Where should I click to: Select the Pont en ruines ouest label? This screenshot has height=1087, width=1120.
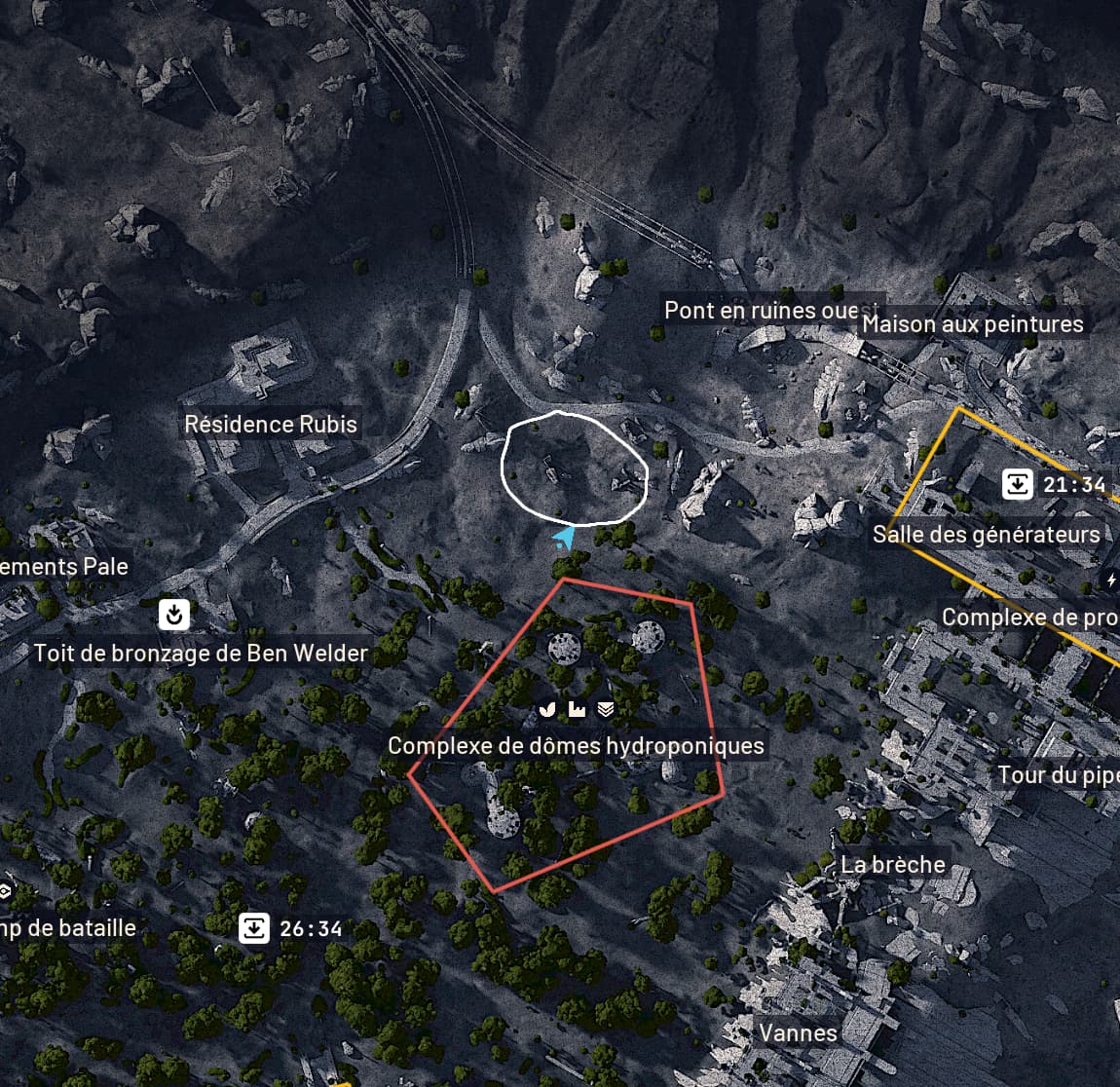(x=760, y=311)
